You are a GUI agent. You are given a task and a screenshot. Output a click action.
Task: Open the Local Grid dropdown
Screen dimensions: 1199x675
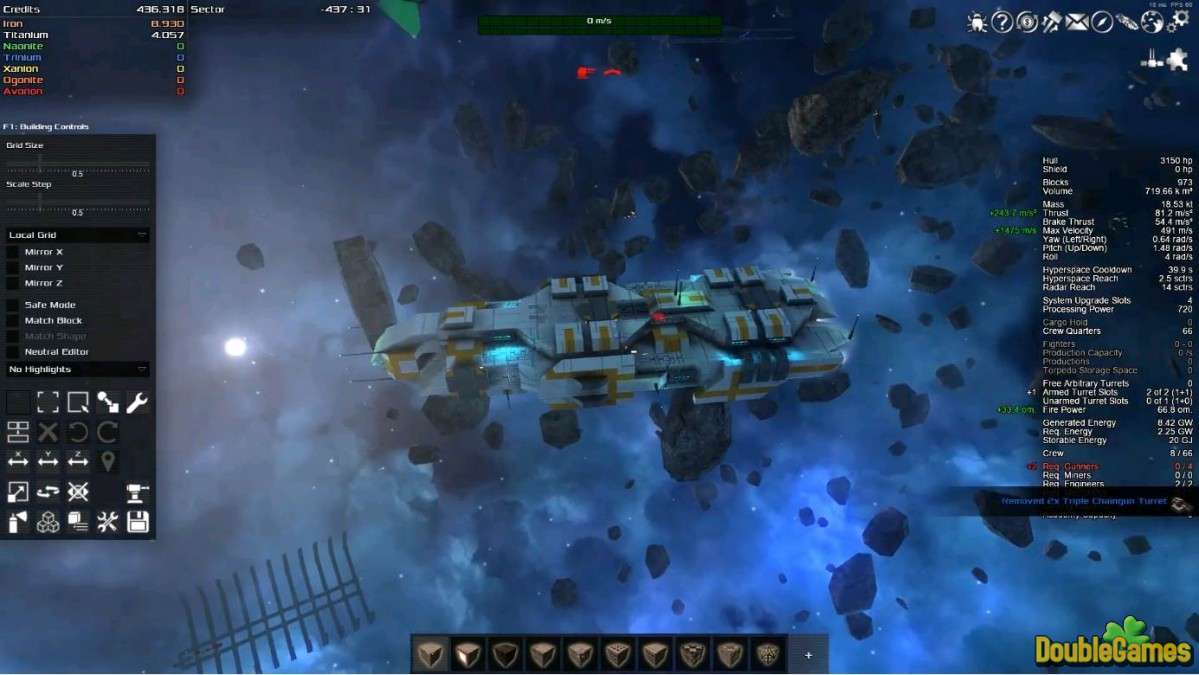(x=78, y=235)
